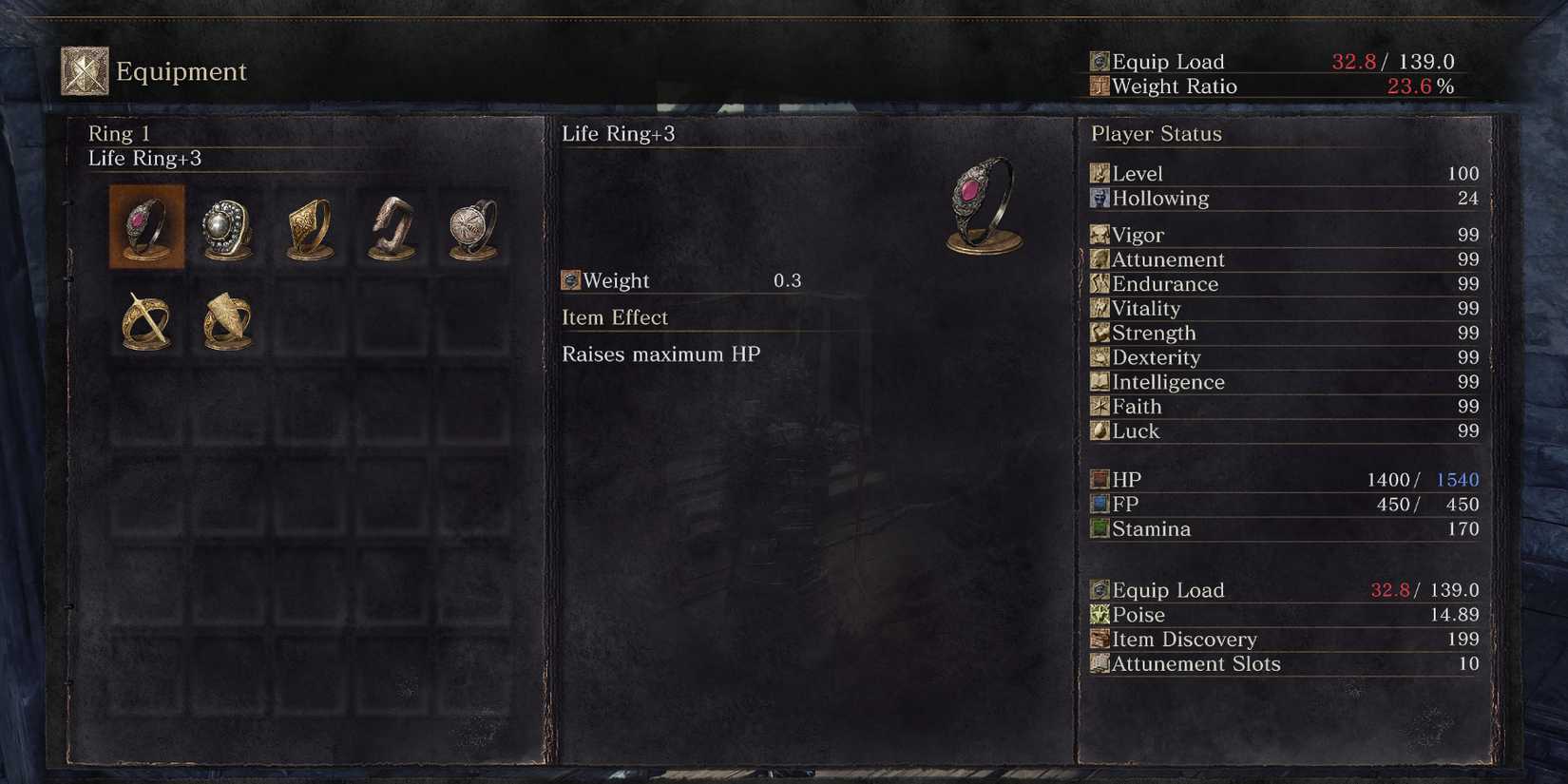
Task: Click the Poise stat icon
Action: click(1100, 615)
